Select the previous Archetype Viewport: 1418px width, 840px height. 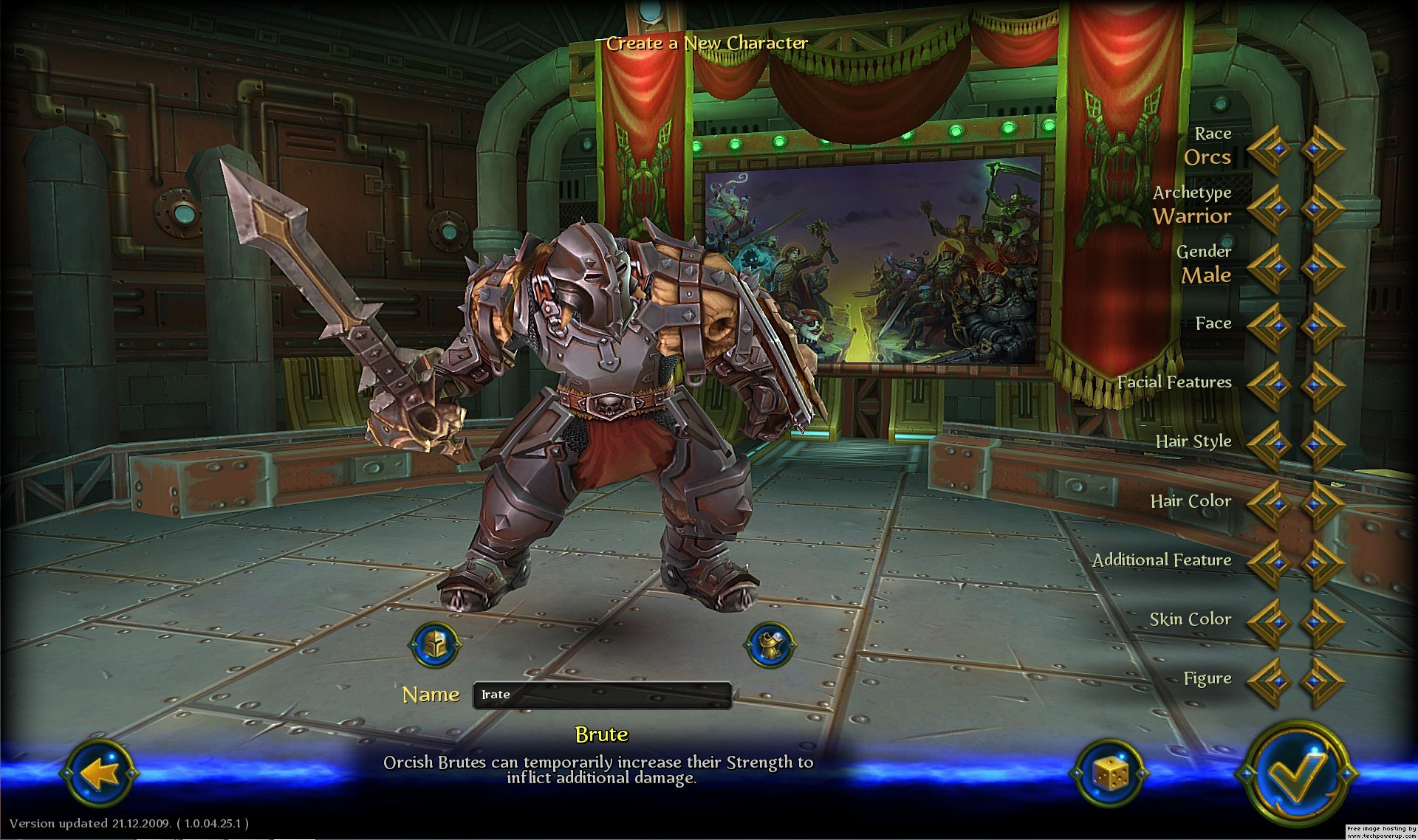click(x=1270, y=209)
